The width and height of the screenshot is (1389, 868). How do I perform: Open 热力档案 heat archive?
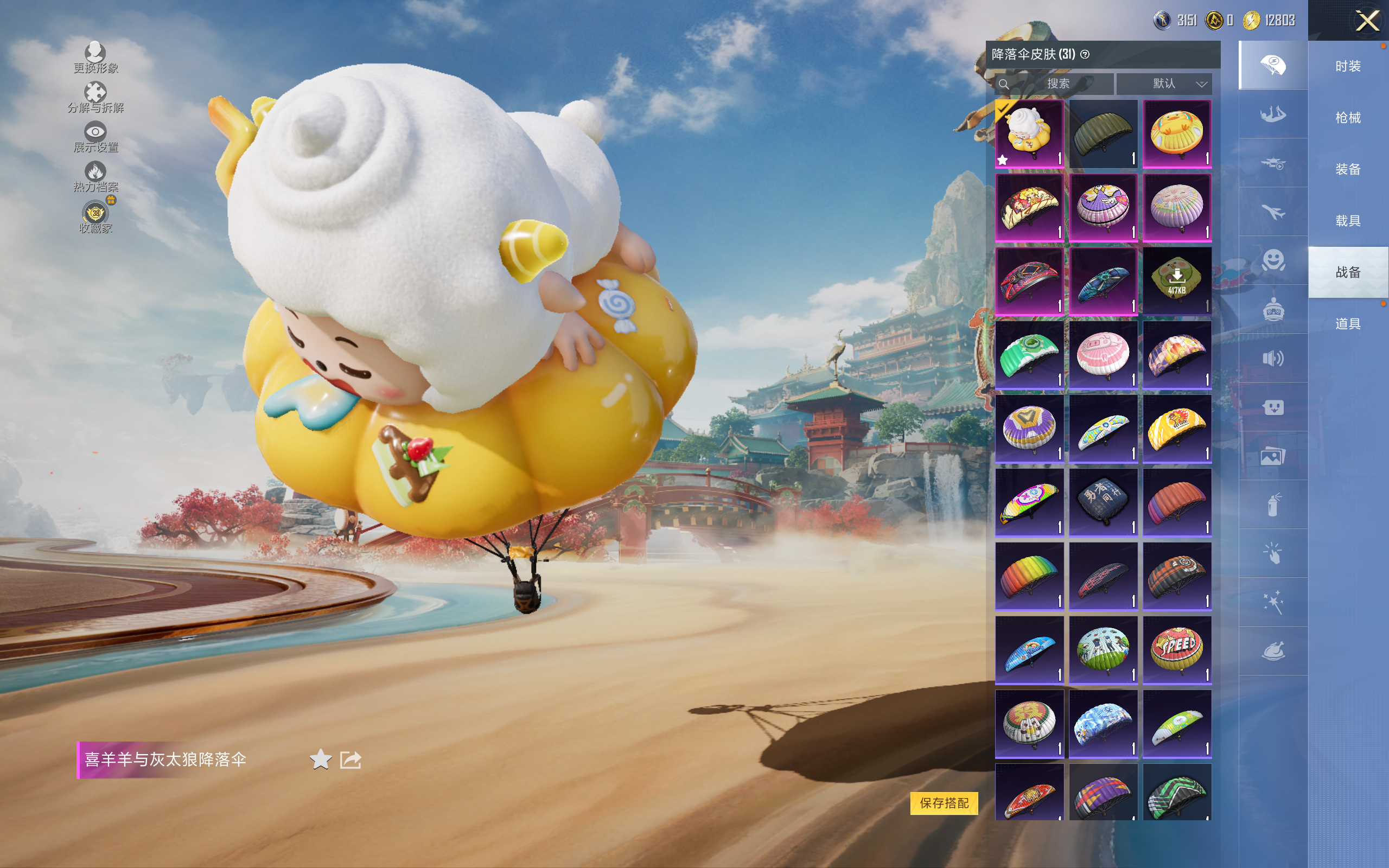coord(95,177)
